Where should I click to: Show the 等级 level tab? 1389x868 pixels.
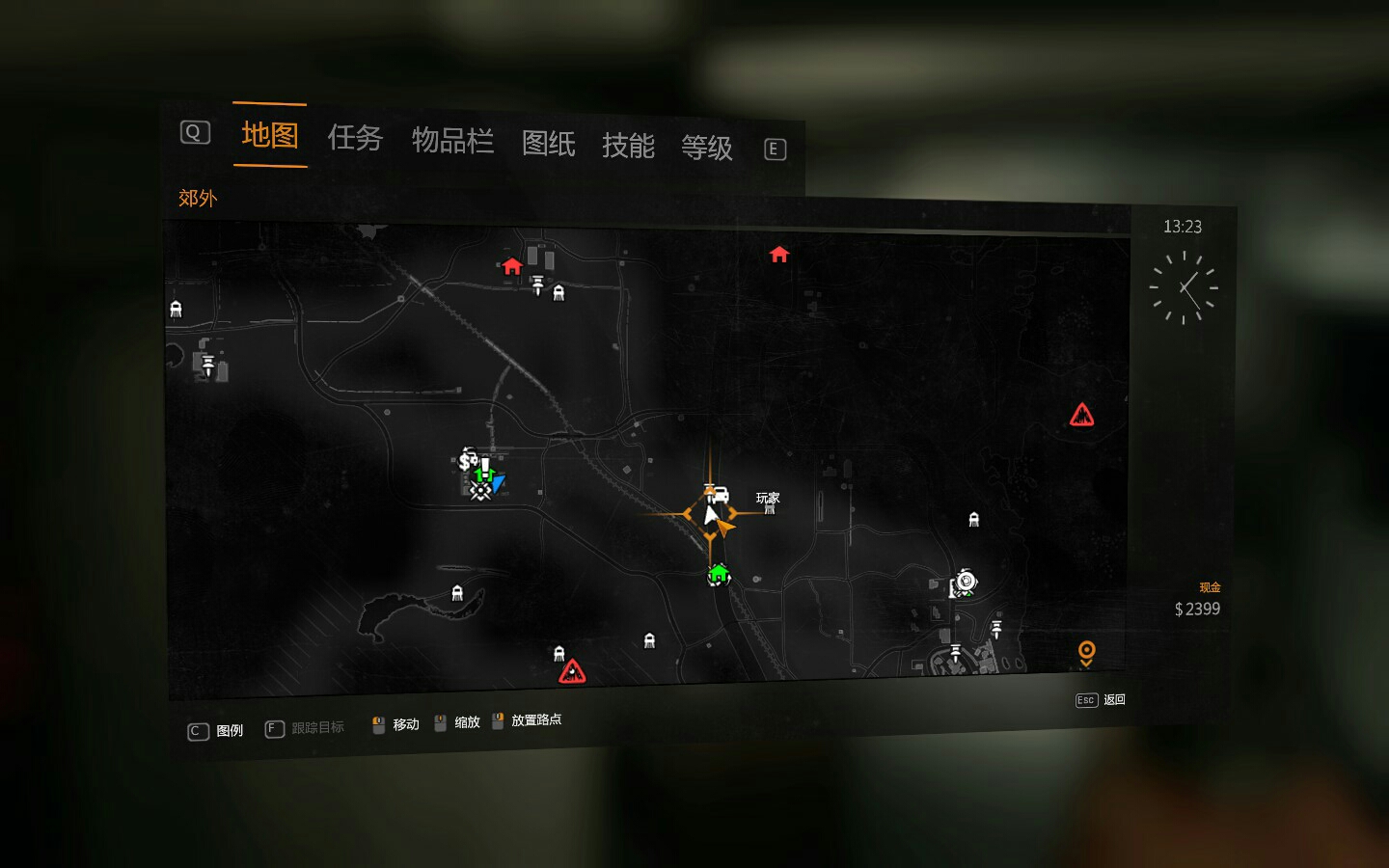(707, 149)
